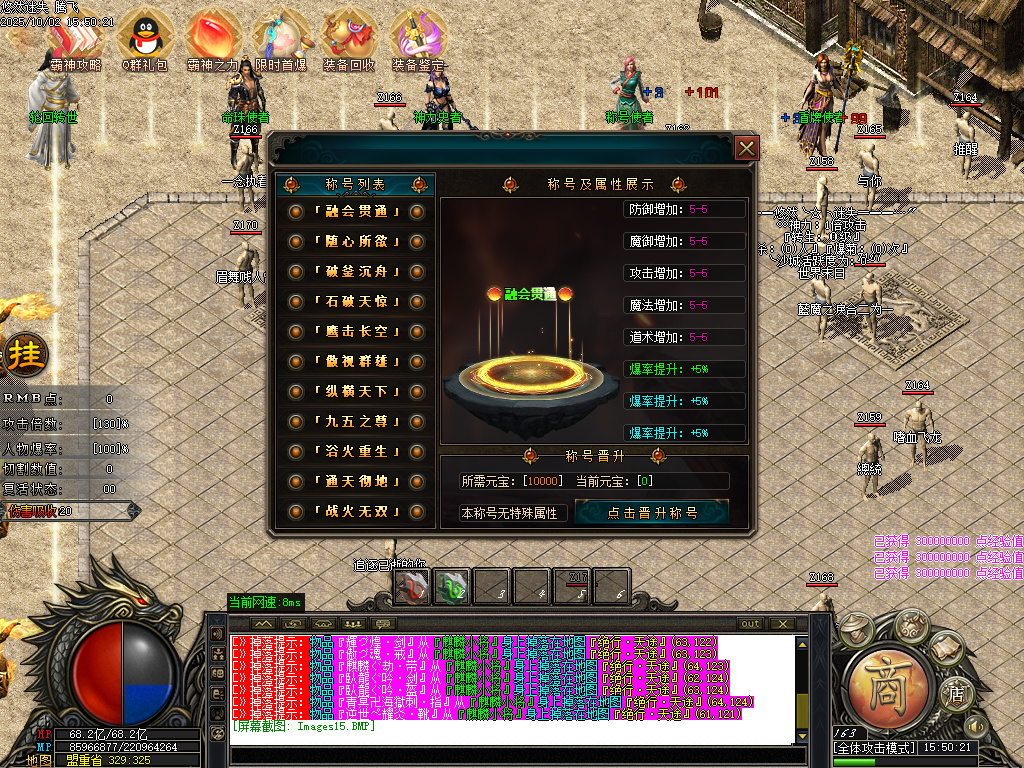Open the 装备鉴定 sword icon
1024x768 pixels.
pyautogui.click(x=418, y=37)
